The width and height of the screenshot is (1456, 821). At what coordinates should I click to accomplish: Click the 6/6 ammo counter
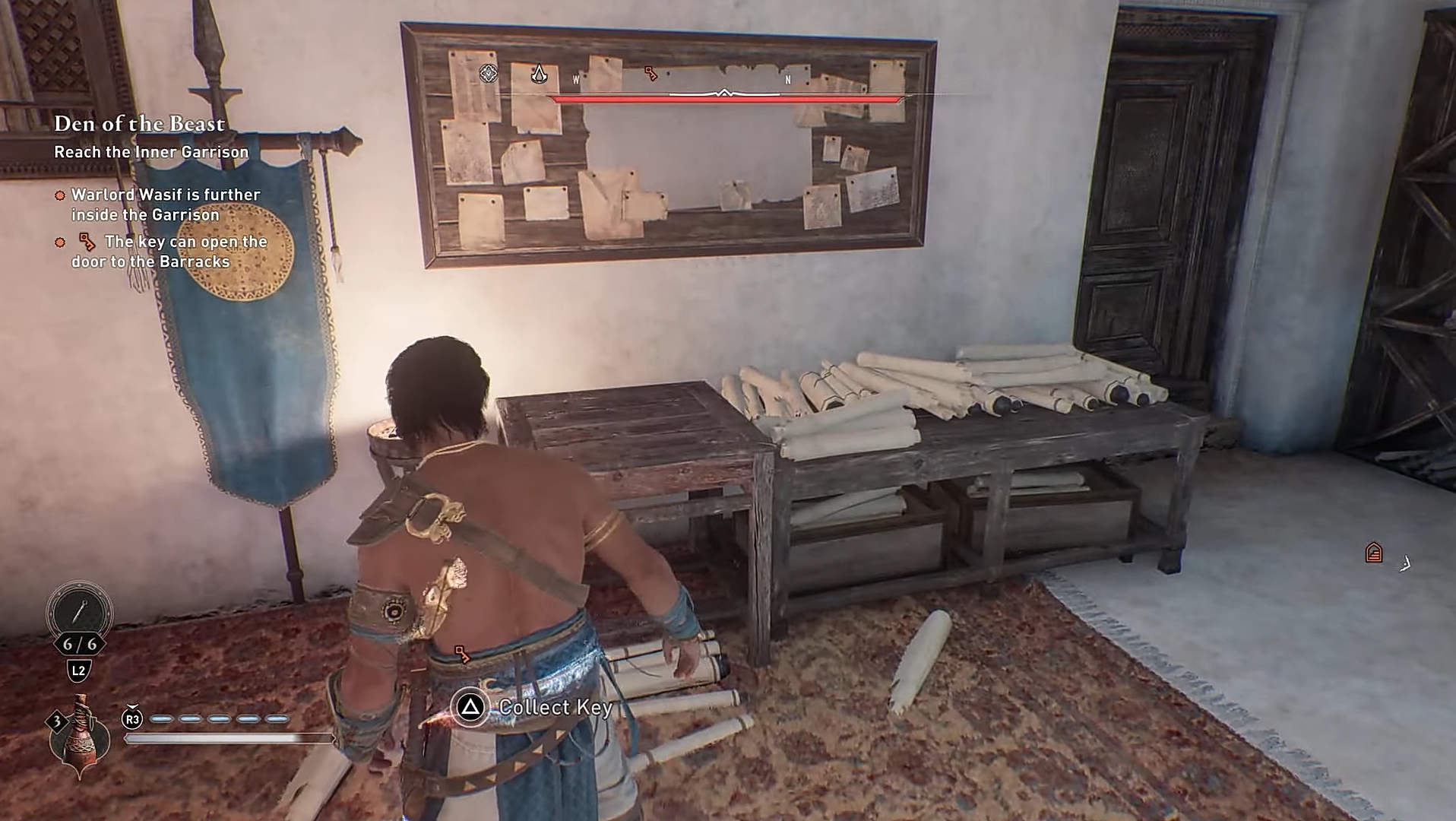80,645
